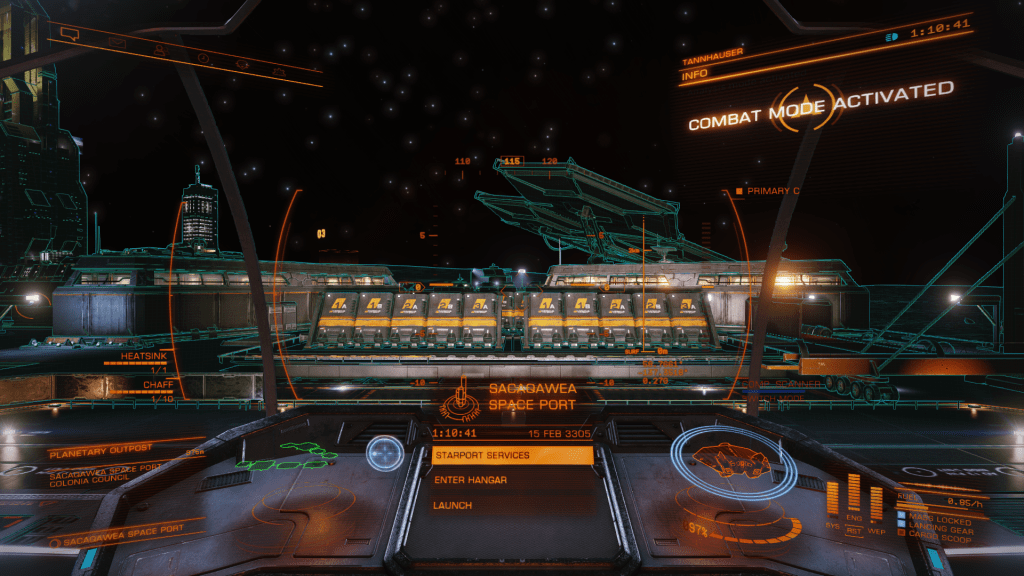Image resolution: width=1024 pixels, height=576 pixels.
Task: Open the chat speech bubble tab
Action: (x=69, y=34)
